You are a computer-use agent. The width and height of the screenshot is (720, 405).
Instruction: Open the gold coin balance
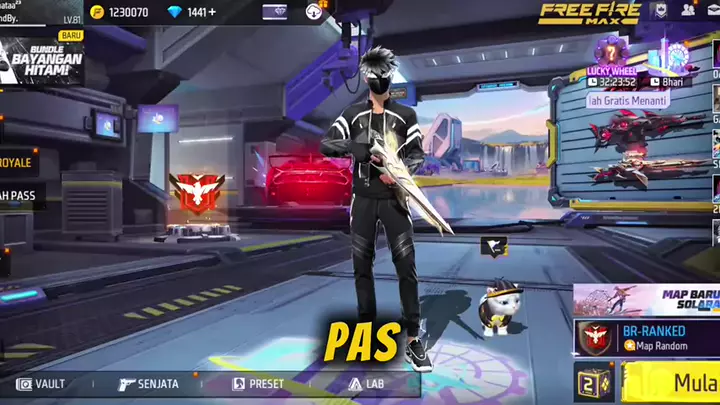pyautogui.click(x=120, y=12)
